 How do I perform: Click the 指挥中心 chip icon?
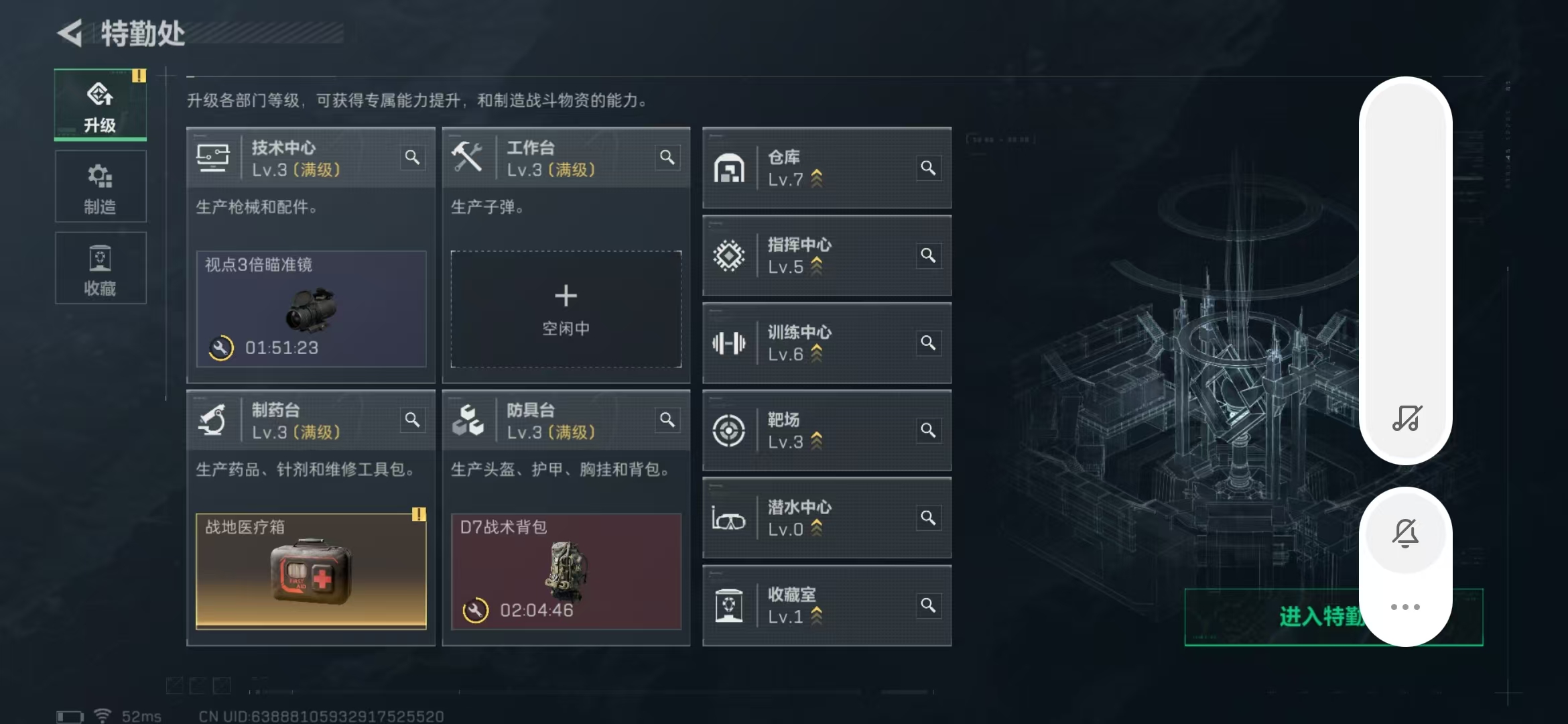point(730,255)
